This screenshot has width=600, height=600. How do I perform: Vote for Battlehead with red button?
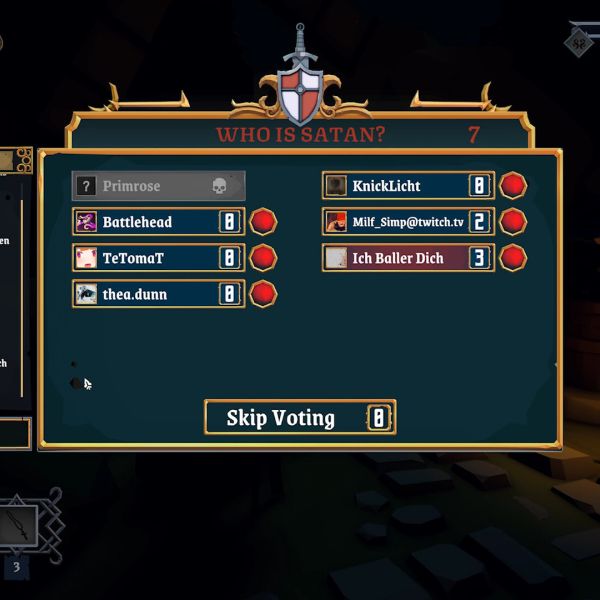[x=263, y=222]
